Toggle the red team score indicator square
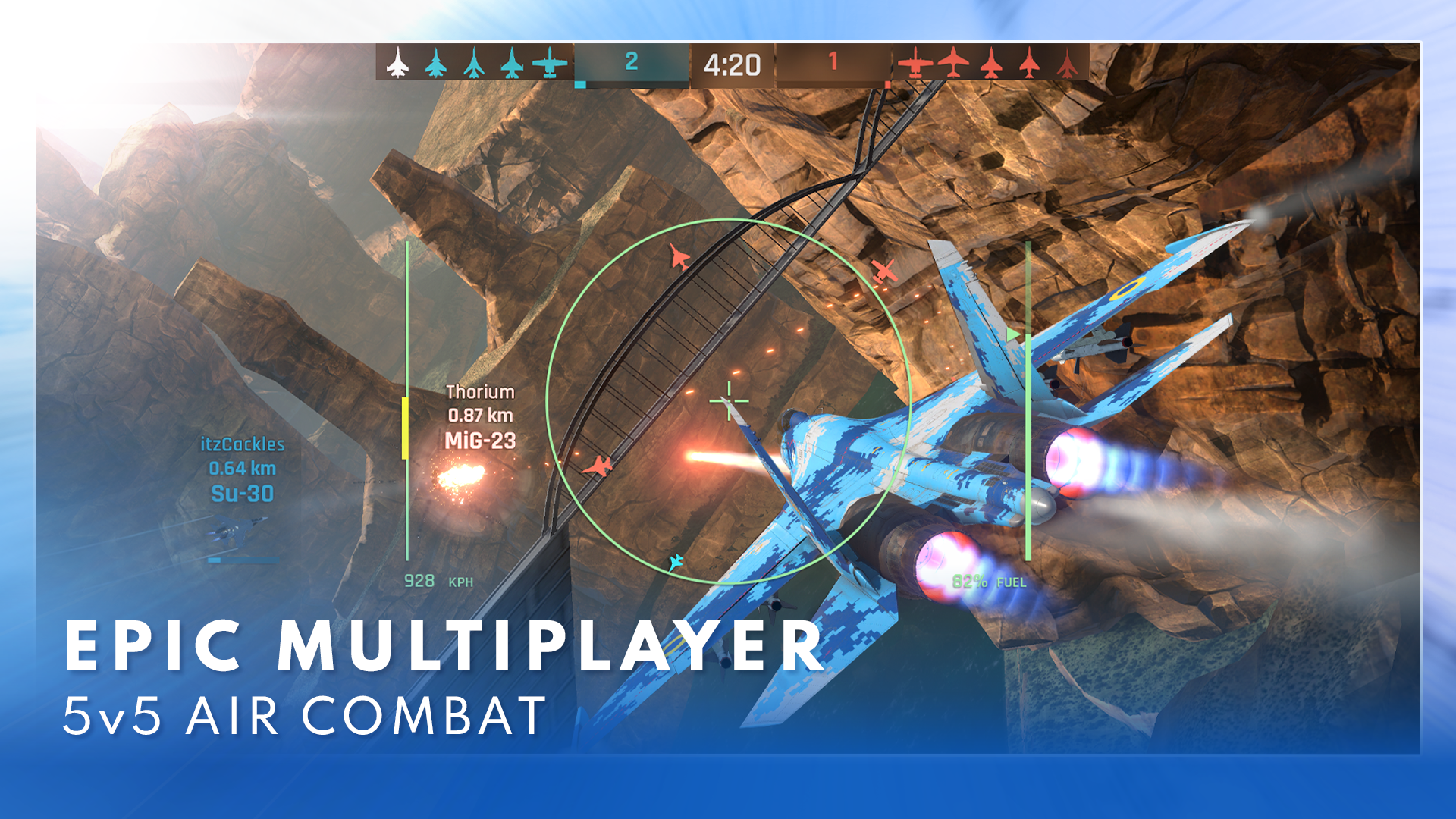1456x819 pixels. (888, 86)
